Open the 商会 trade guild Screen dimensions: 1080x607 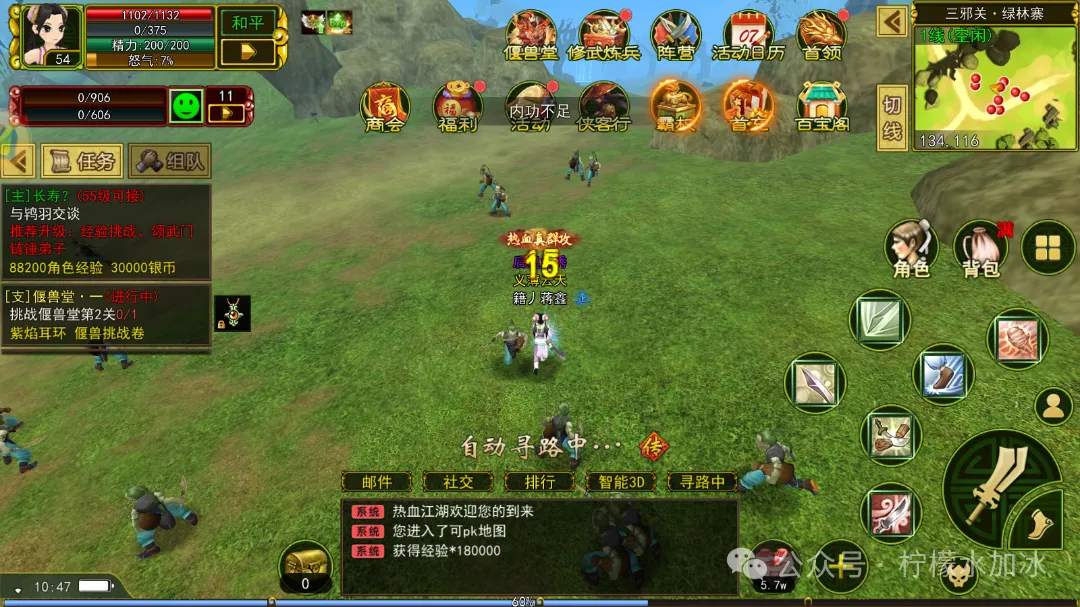tap(384, 106)
